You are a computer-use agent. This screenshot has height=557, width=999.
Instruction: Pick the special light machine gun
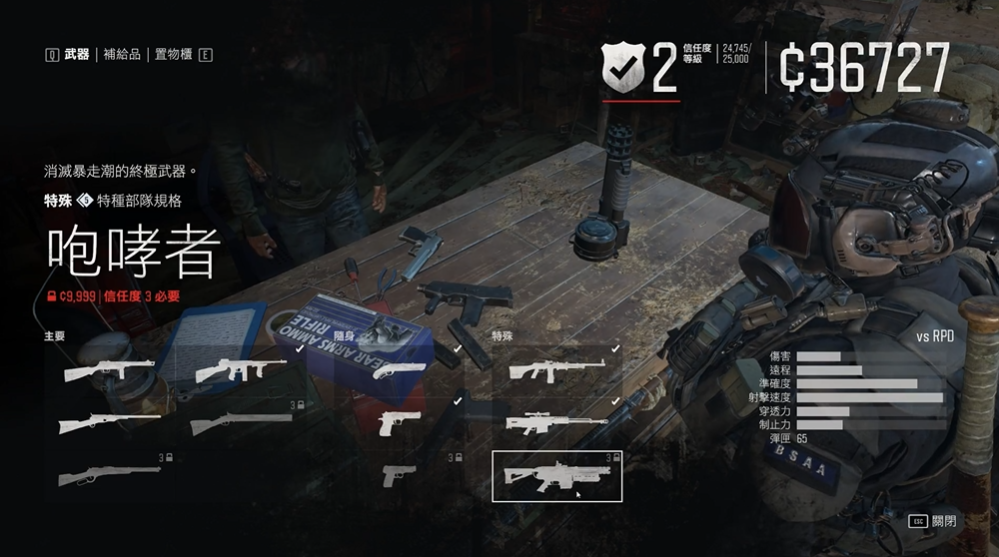557,370
